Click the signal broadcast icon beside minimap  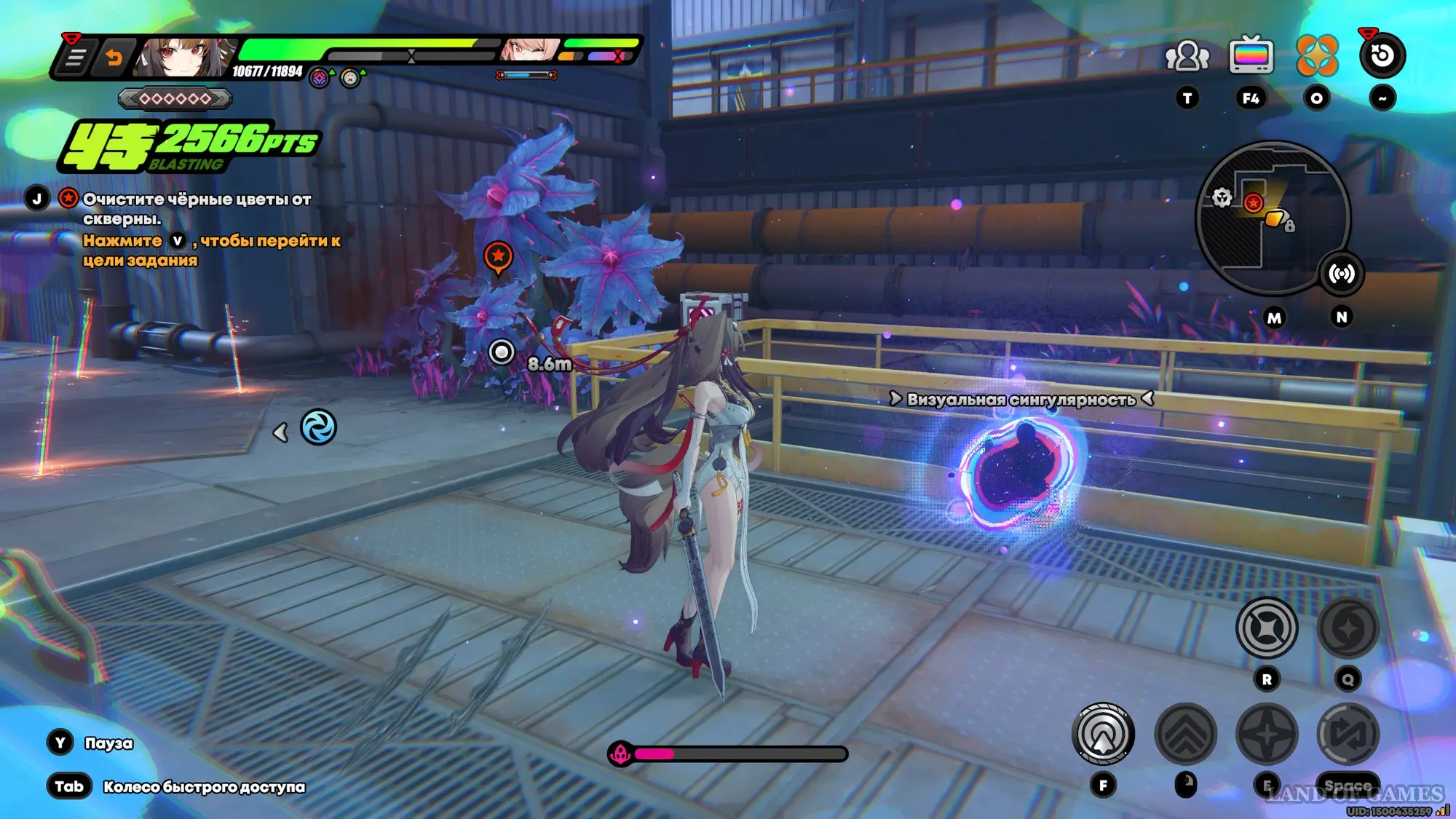1341,274
